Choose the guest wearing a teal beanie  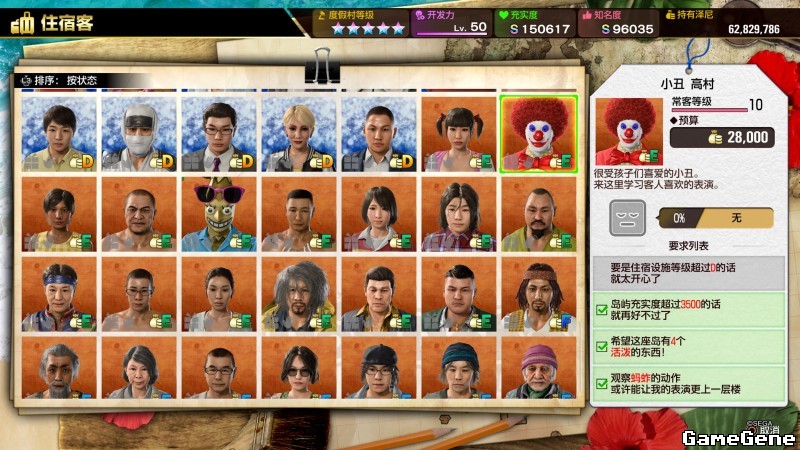458,370
